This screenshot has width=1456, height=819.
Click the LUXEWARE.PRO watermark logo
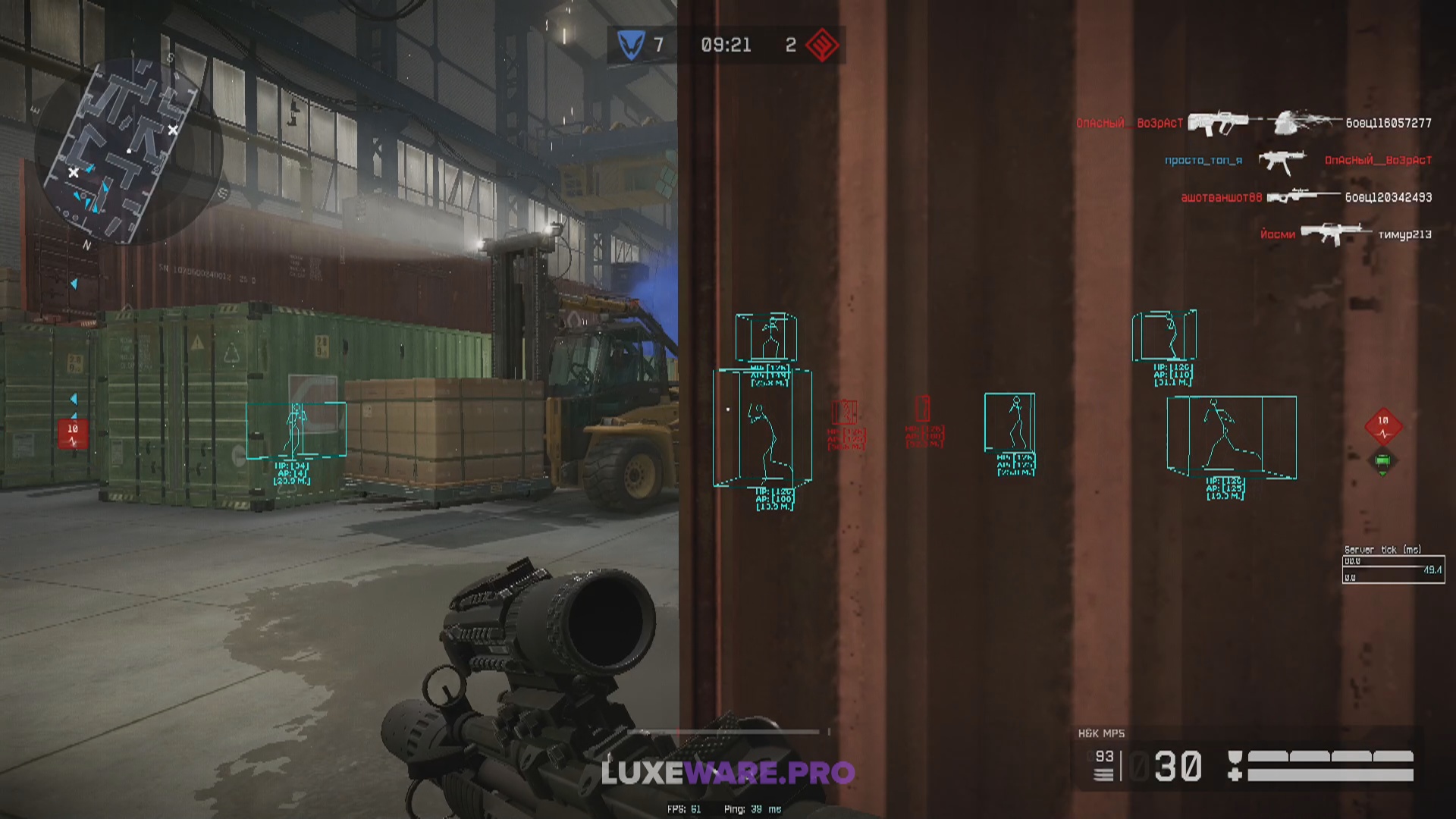tap(728, 773)
